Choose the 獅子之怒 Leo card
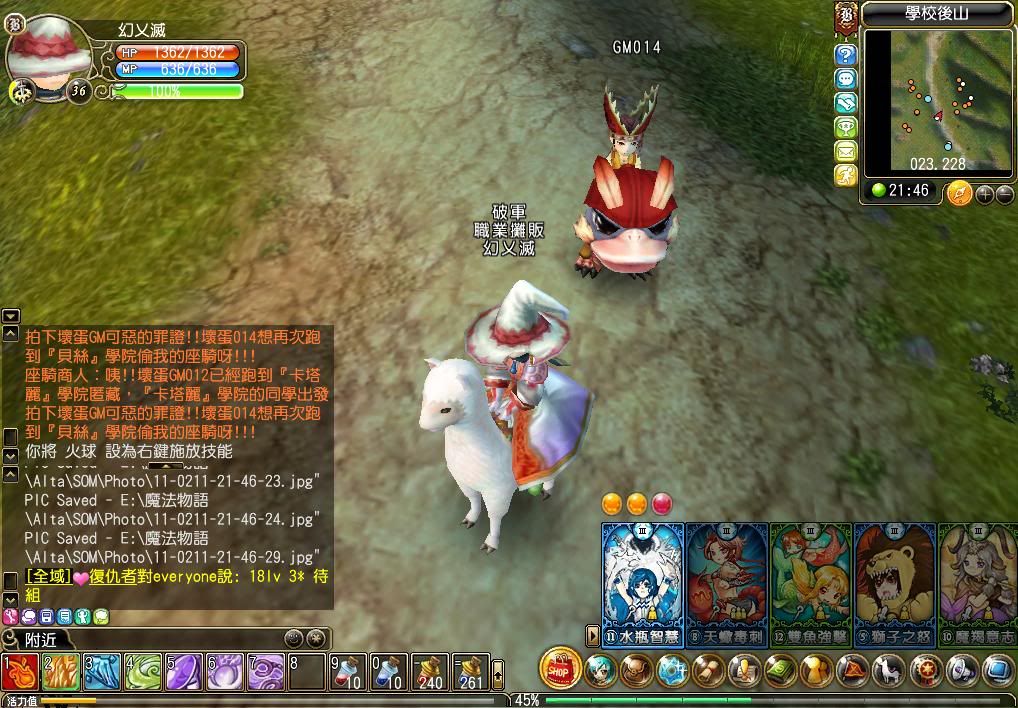Image resolution: width=1018 pixels, height=708 pixels. click(894, 580)
